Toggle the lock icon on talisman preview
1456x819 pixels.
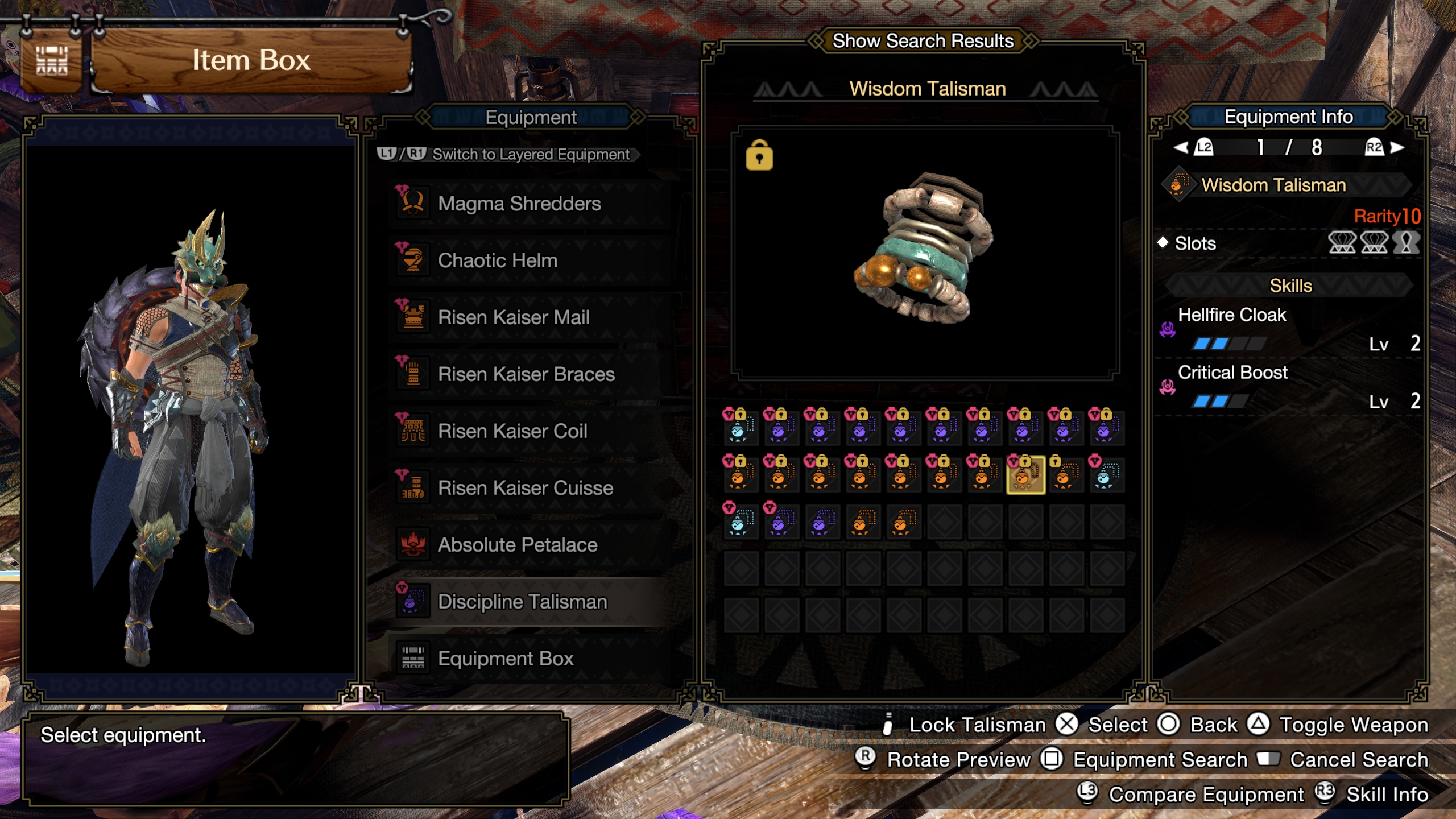click(x=759, y=155)
